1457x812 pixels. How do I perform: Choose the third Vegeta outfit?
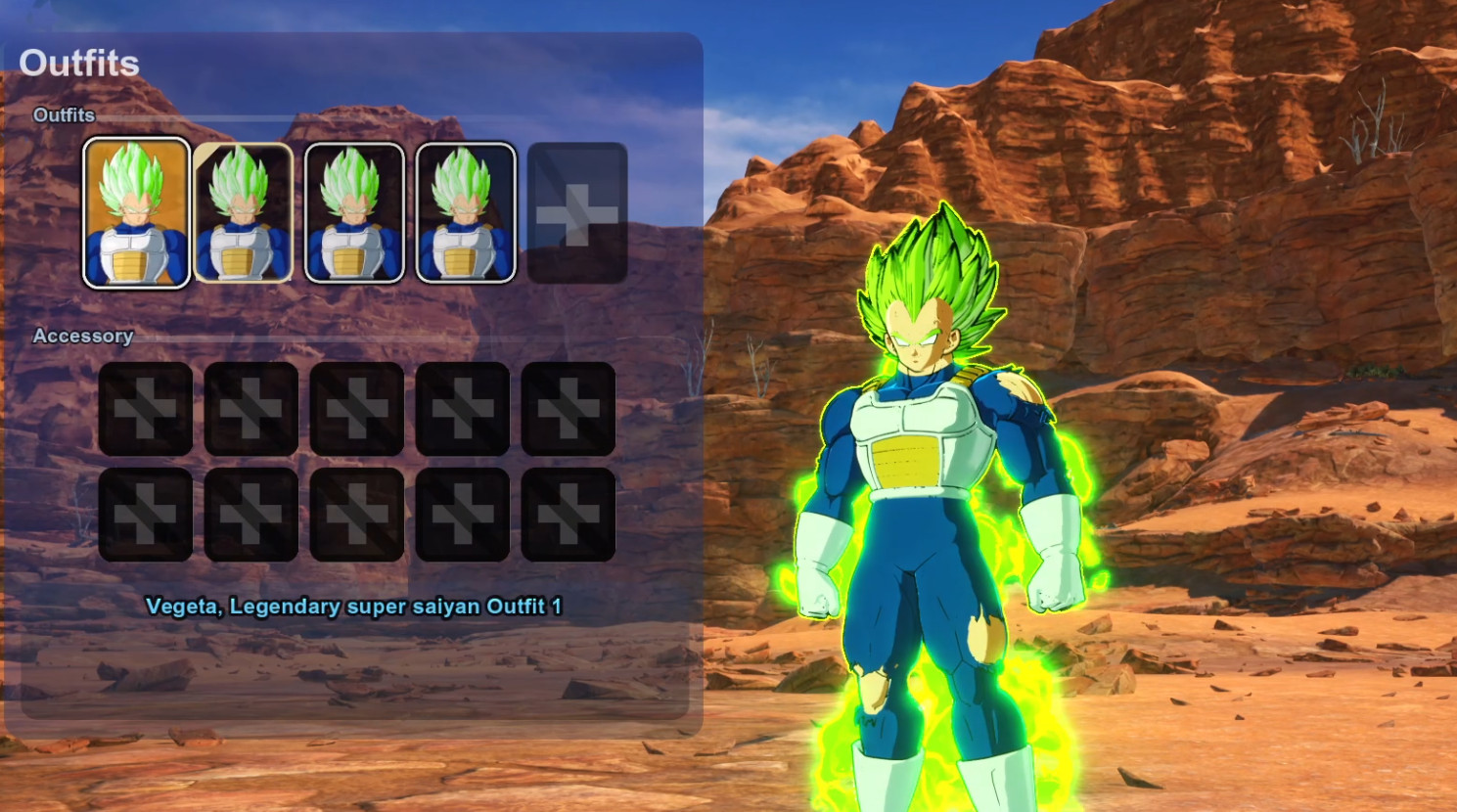[x=354, y=210]
